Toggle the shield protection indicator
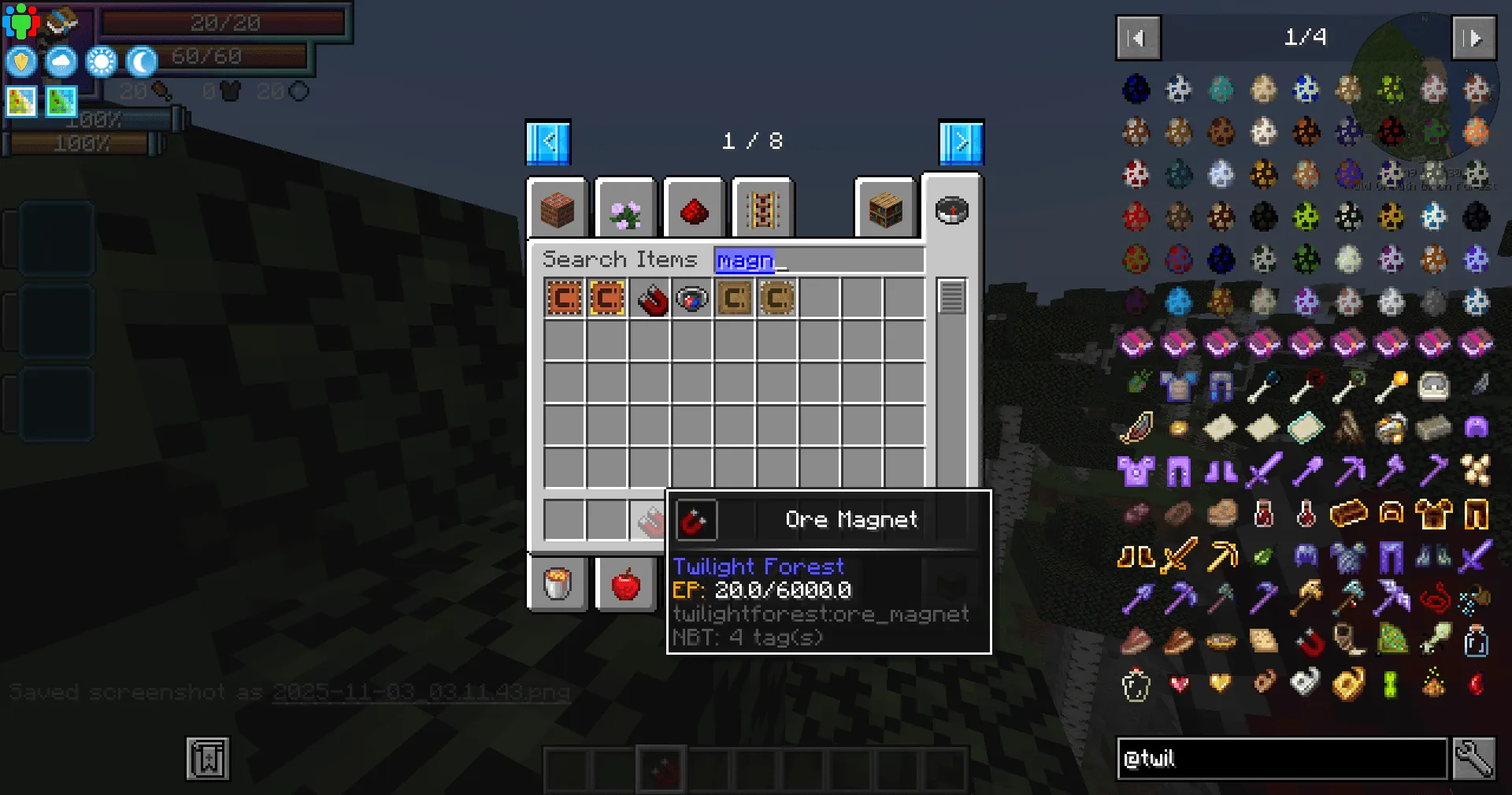The image size is (1512, 795). [20, 61]
